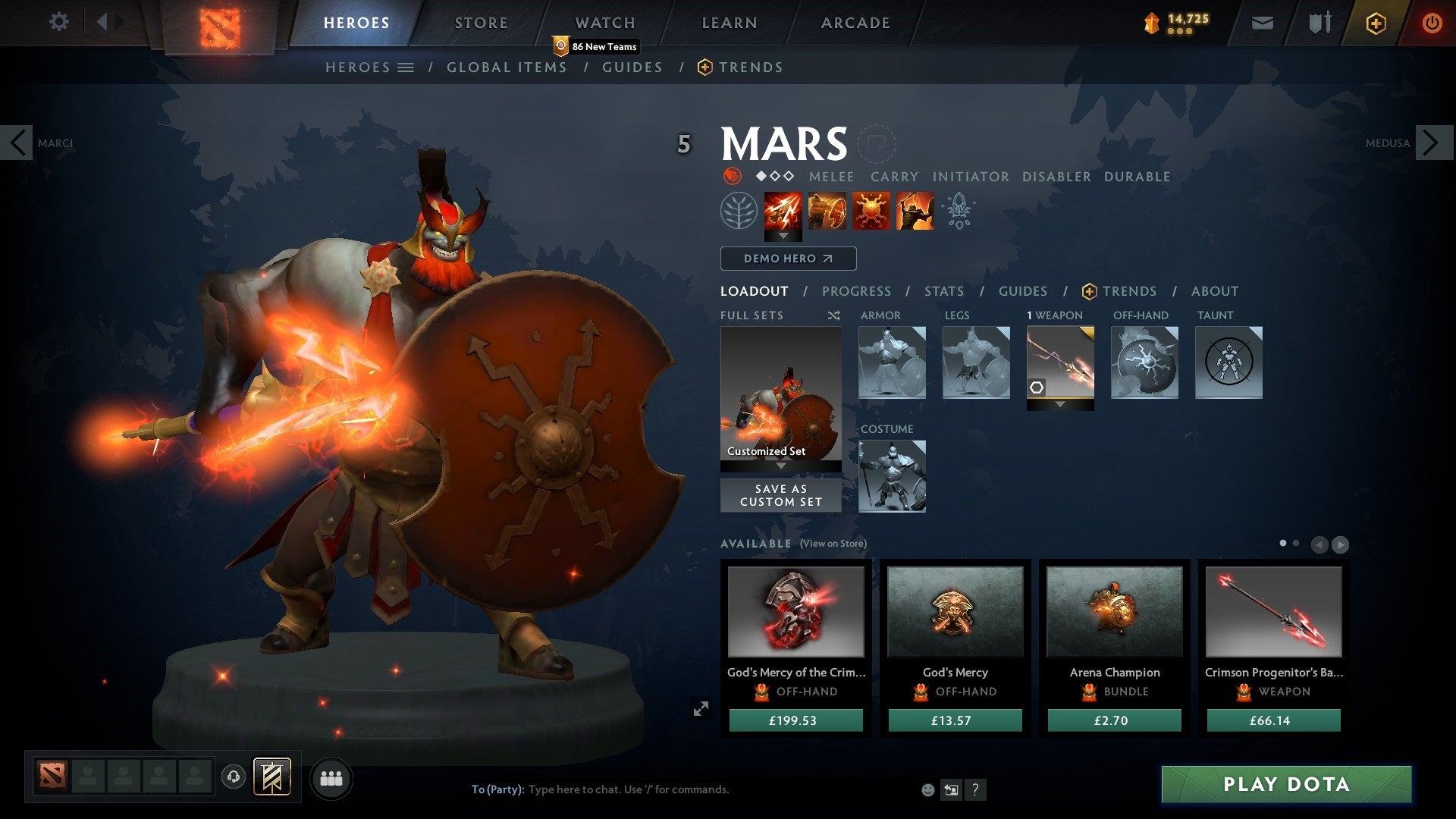Image resolution: width=1456 pixels, height=819 pixels.
Task: View the Bulwark ability icon
Action: click(872, 212)
